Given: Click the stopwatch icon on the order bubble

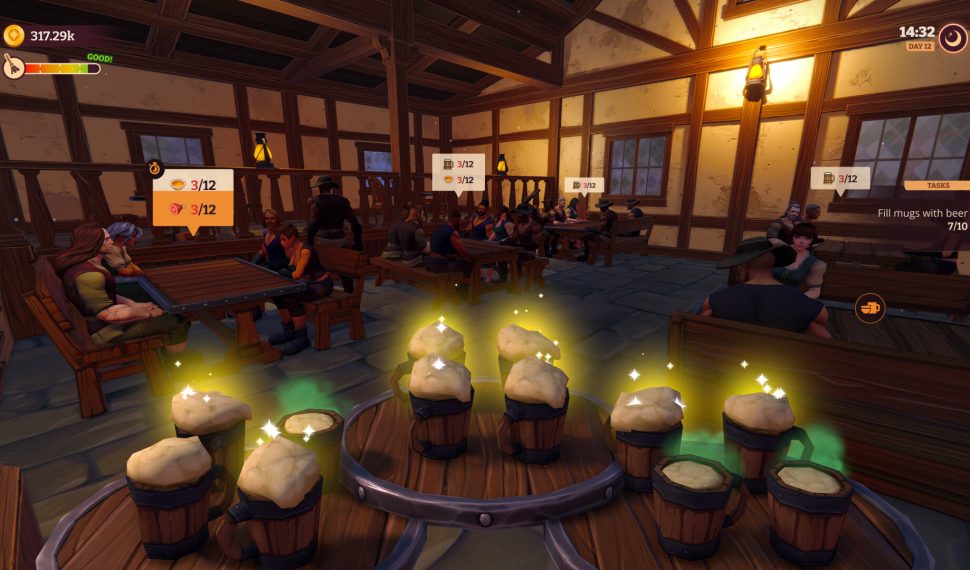Looking at the screenshot, I should pyautogui.click(x=155, y=168).
